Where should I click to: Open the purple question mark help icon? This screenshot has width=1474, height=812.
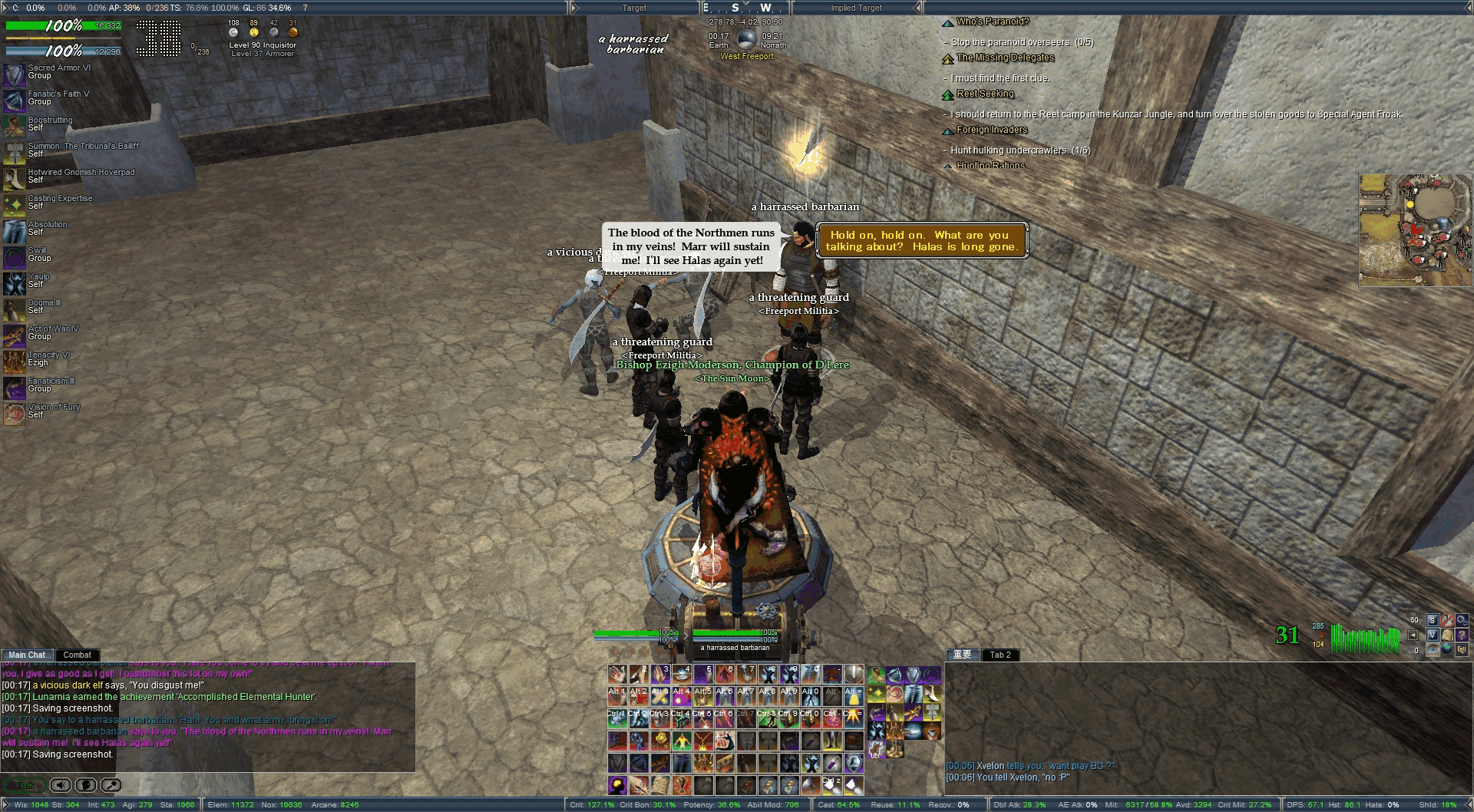pos(1461,635)
